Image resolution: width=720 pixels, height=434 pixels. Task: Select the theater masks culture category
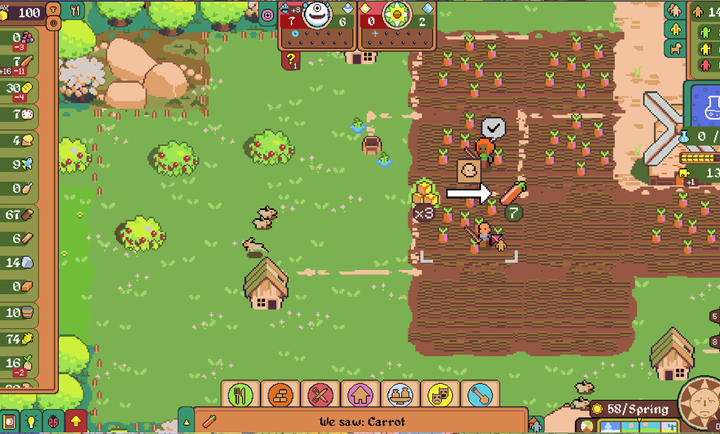click(x=441, y=395)
